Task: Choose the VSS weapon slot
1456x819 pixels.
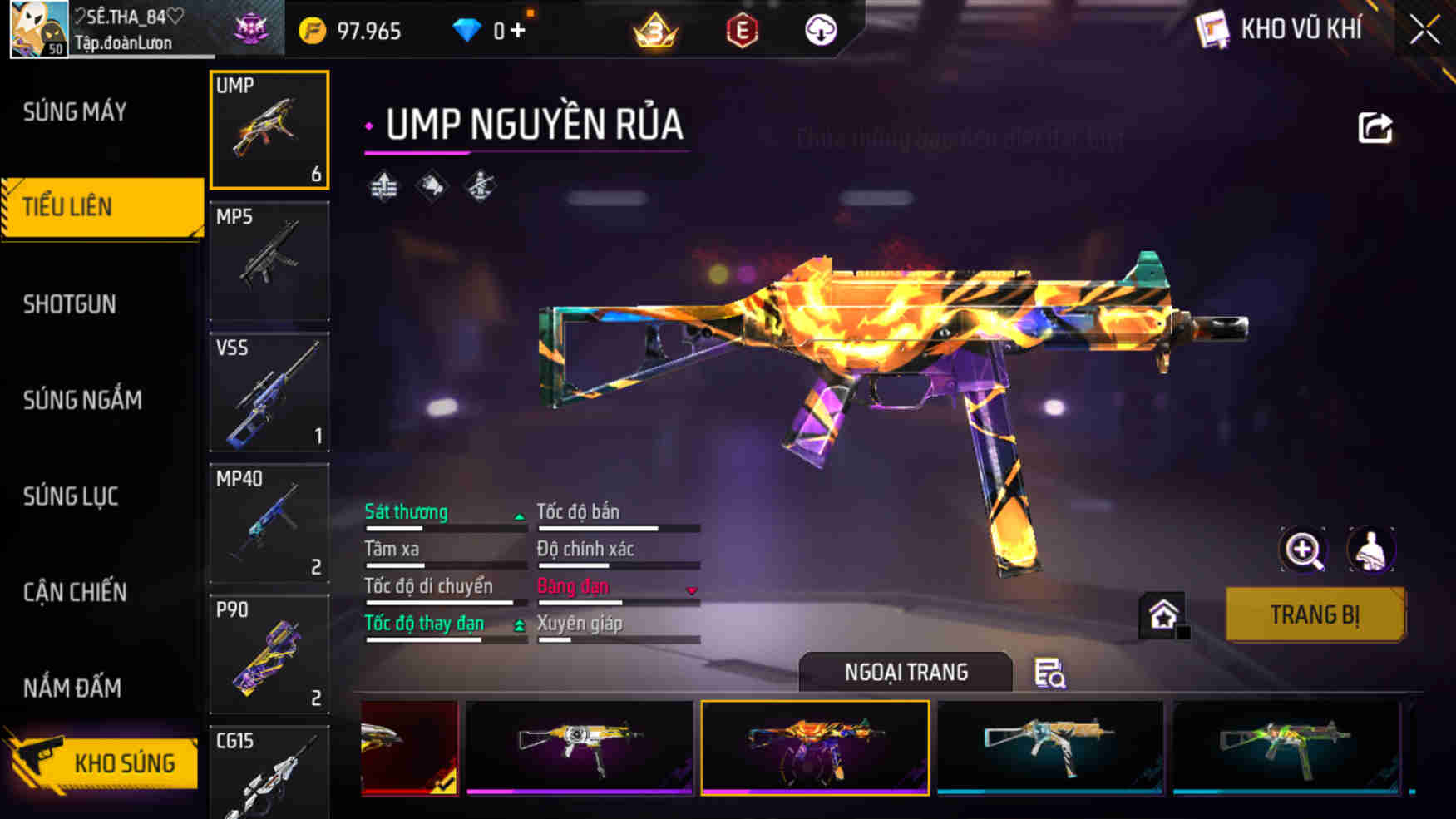Action: [269, 392]
